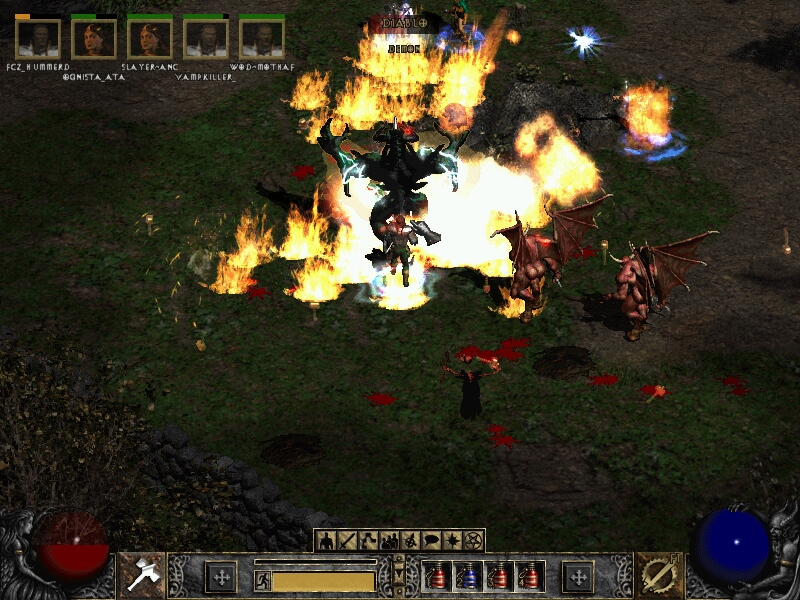Toggle the run/walk button
800x600 pixels.
262,580
